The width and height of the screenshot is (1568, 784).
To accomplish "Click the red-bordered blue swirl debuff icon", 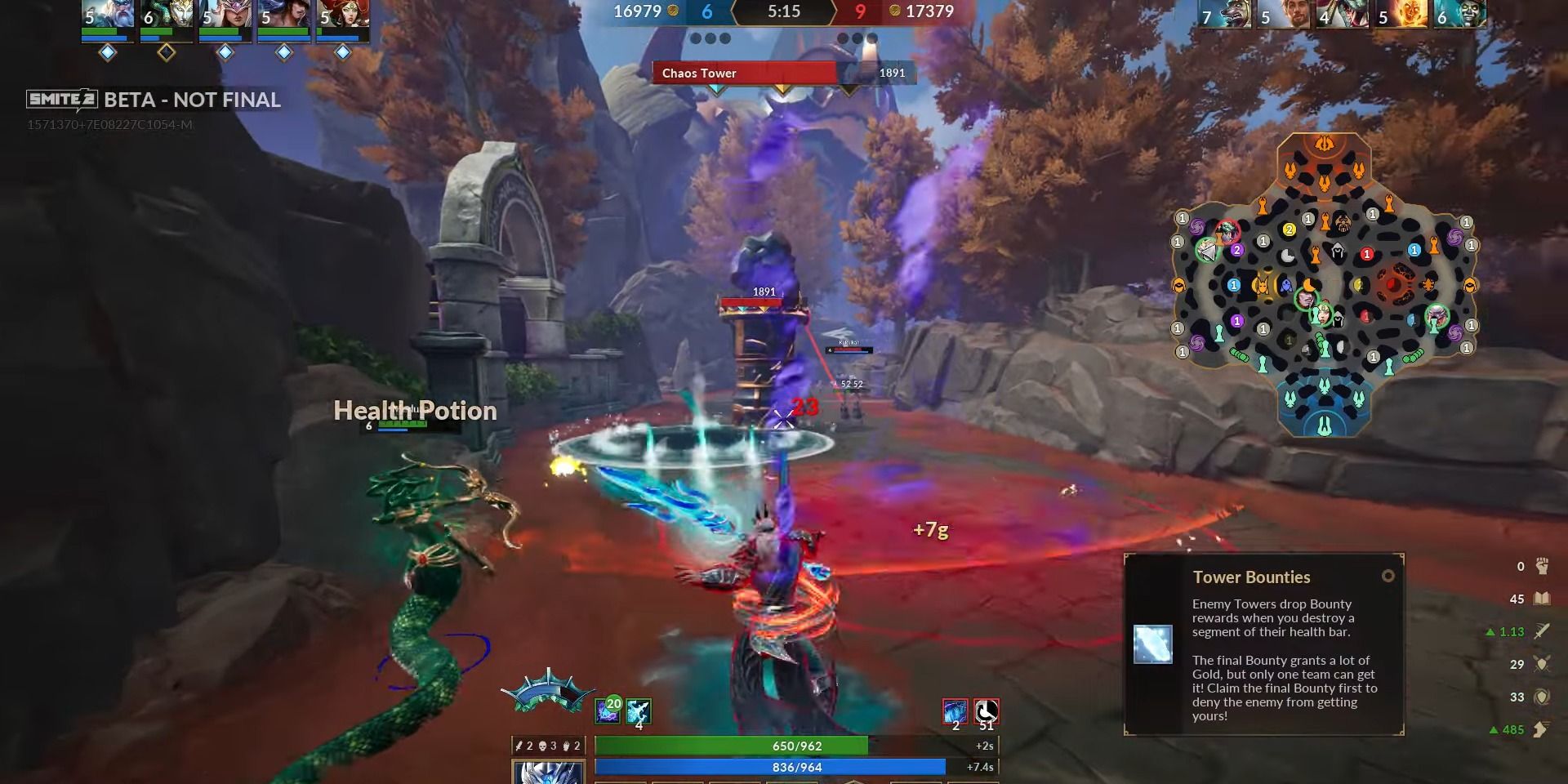I will (x=955, y=710).
